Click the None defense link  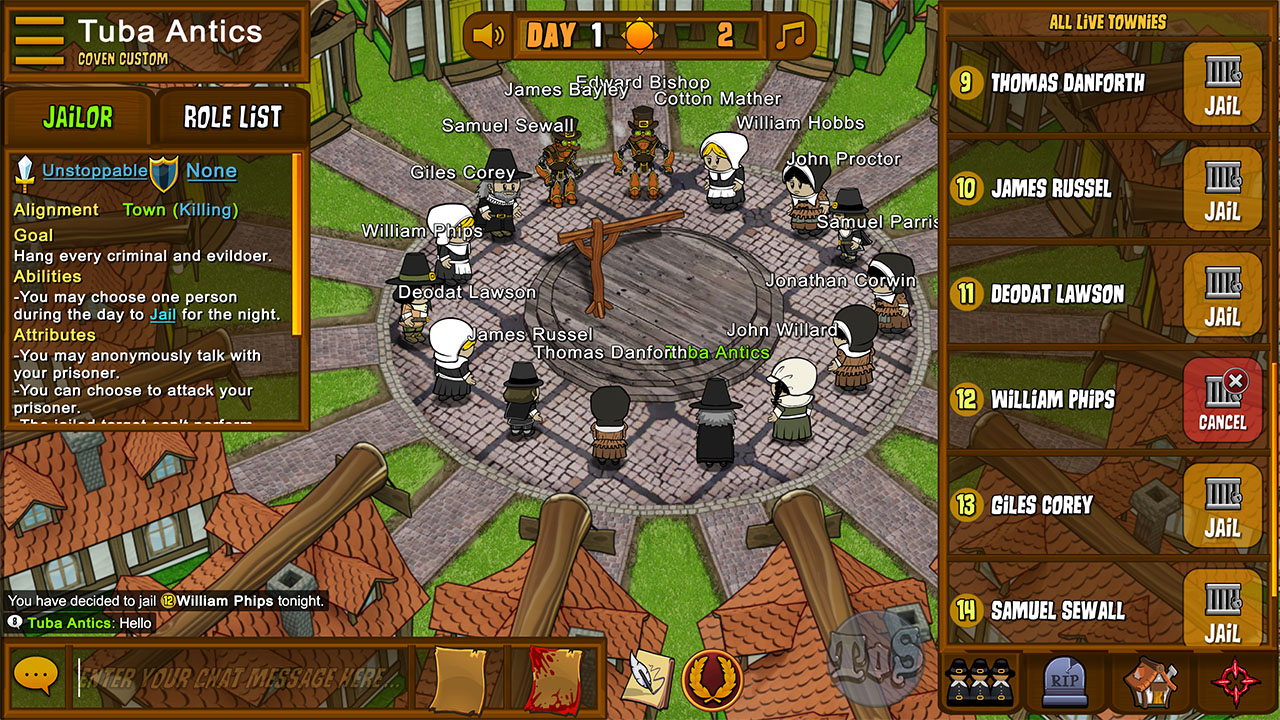coord(211,171)
